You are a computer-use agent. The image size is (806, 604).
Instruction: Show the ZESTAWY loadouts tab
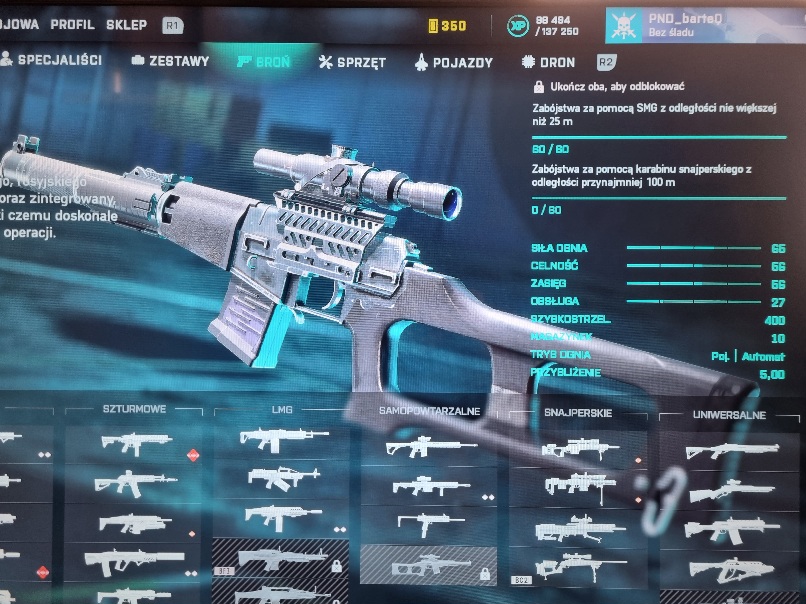pyautogui.click(x=171, y=62)
